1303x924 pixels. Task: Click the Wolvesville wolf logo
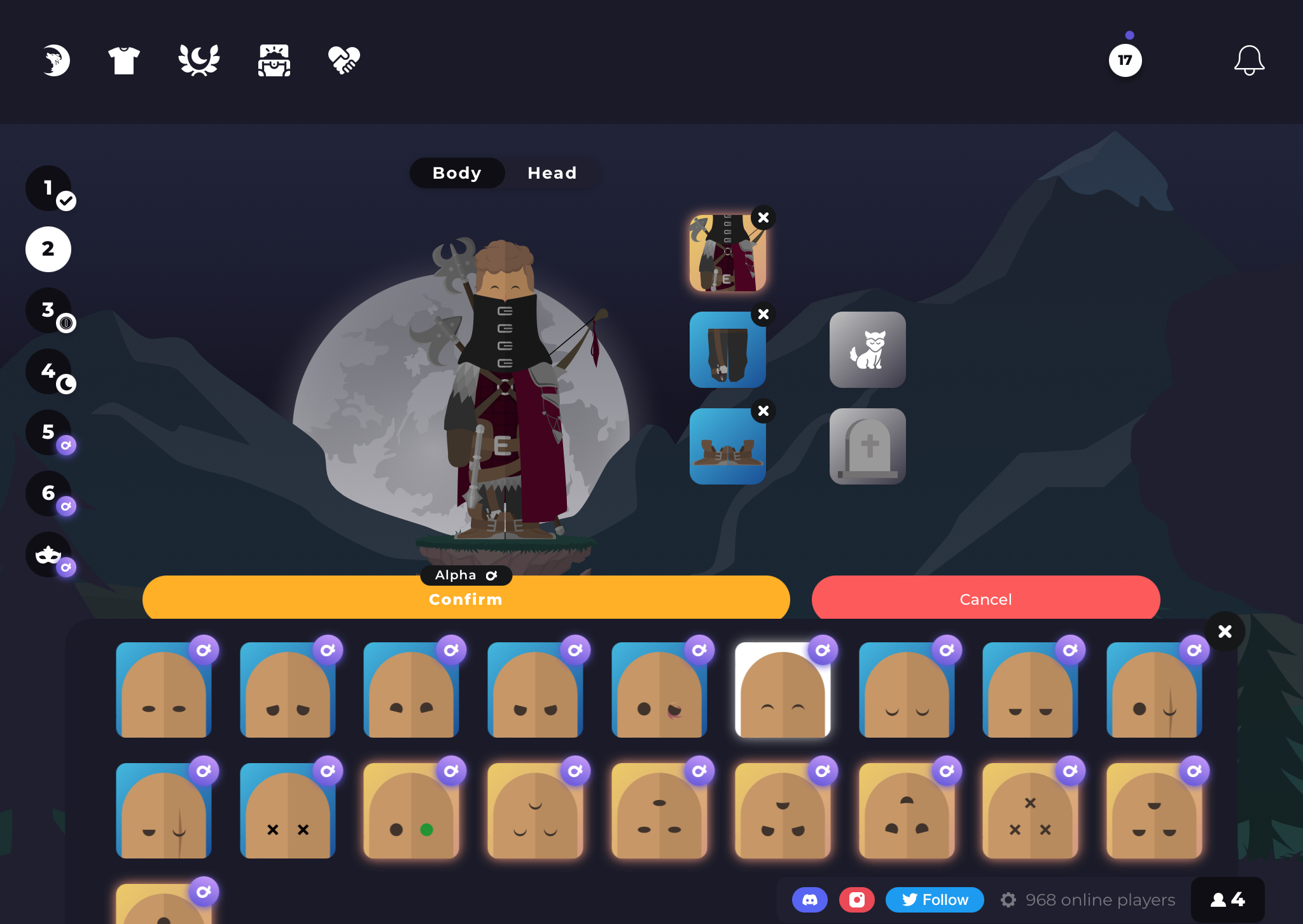(x=57, y=60)
